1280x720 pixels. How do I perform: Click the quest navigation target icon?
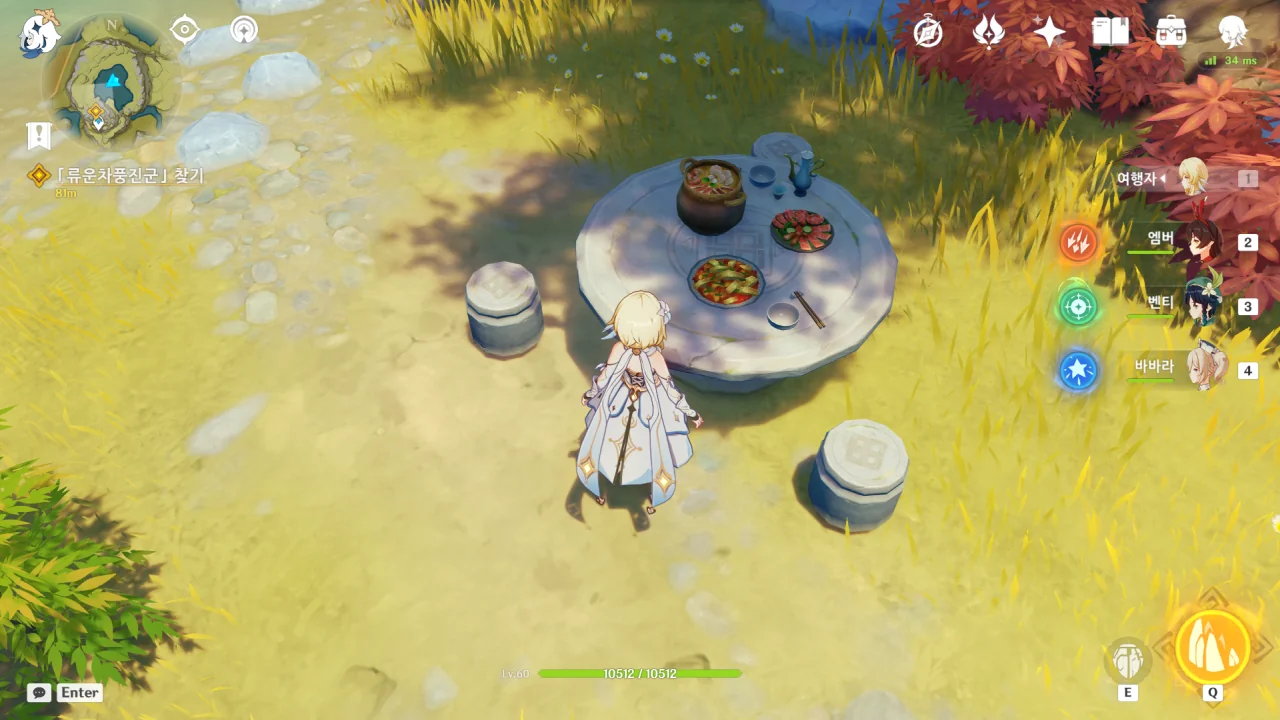click(185, 30)
